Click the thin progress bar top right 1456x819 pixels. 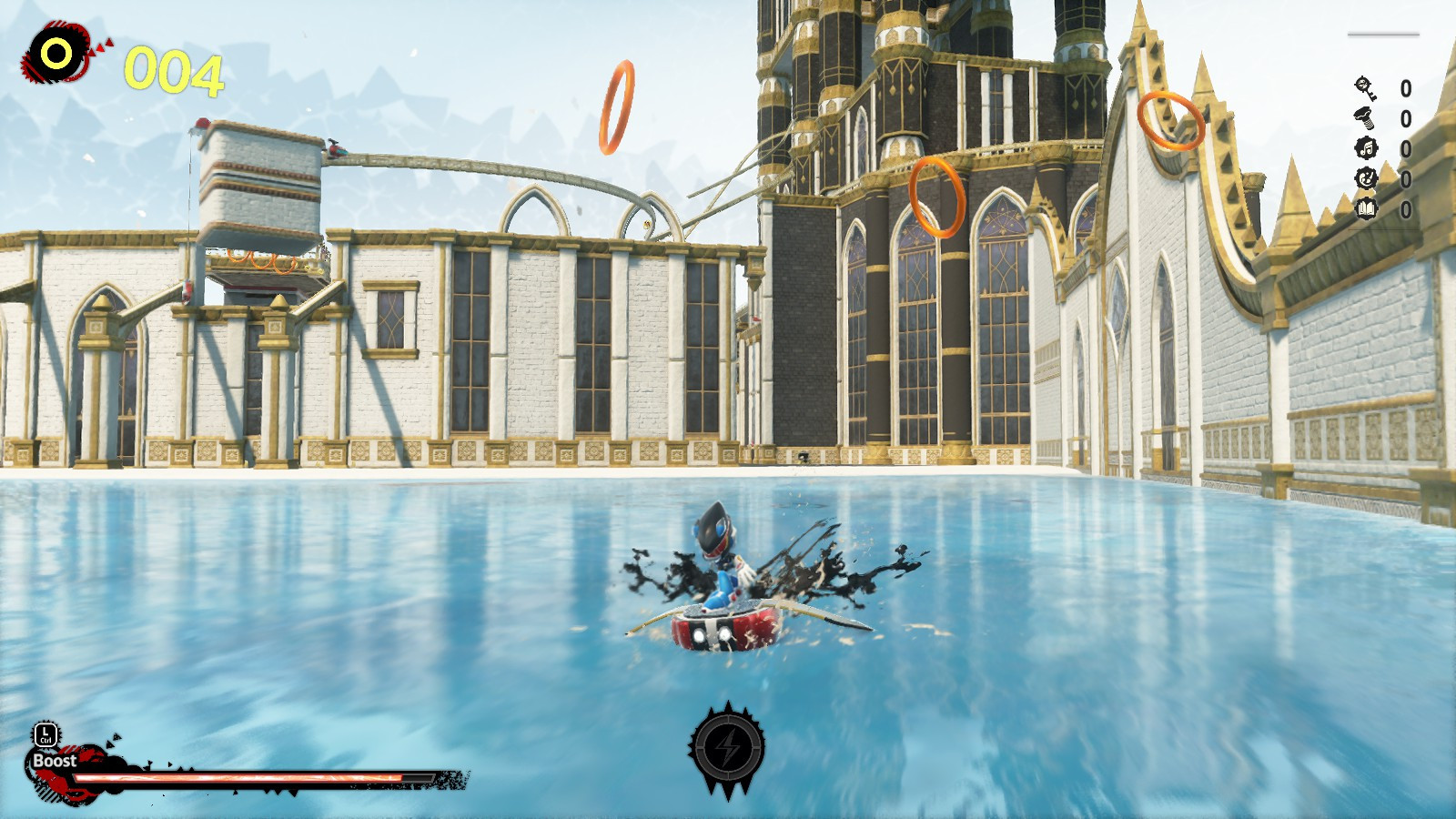(x=1382, y=34)
